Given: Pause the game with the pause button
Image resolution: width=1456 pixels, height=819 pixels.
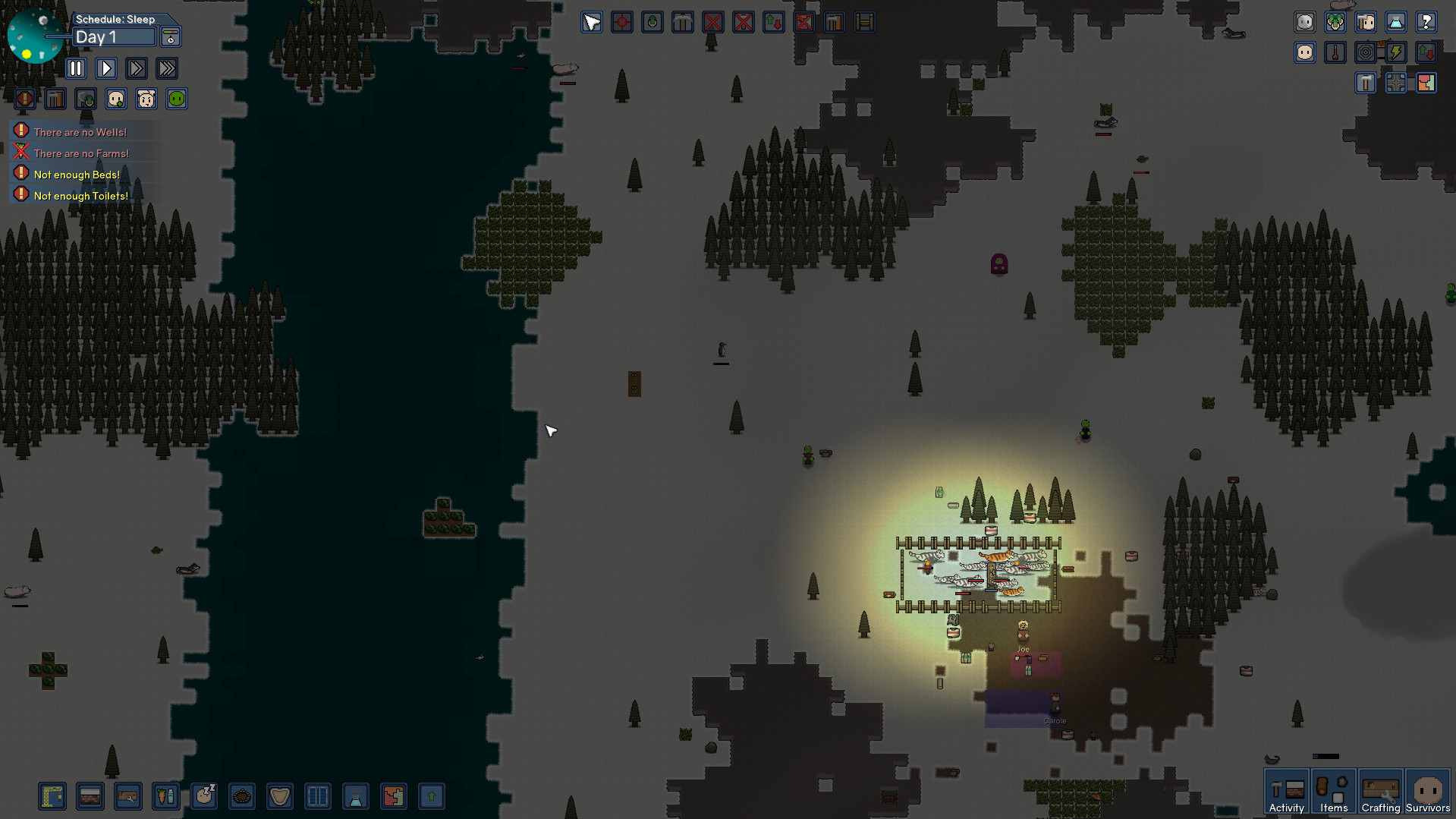Looking at the screenshot, I should click(76, 68).
